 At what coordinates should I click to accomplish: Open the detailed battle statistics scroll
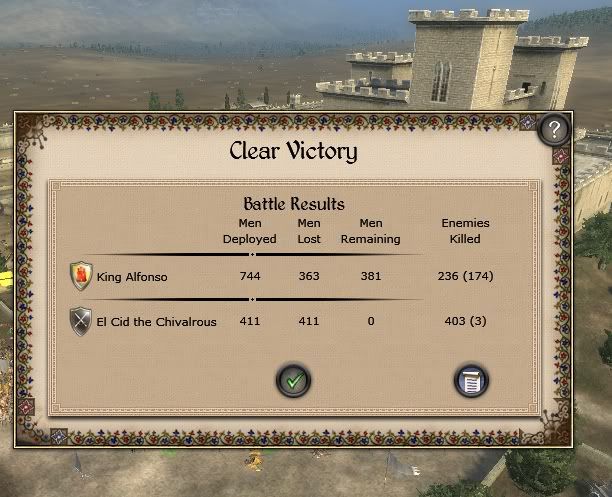pos(470,380)
